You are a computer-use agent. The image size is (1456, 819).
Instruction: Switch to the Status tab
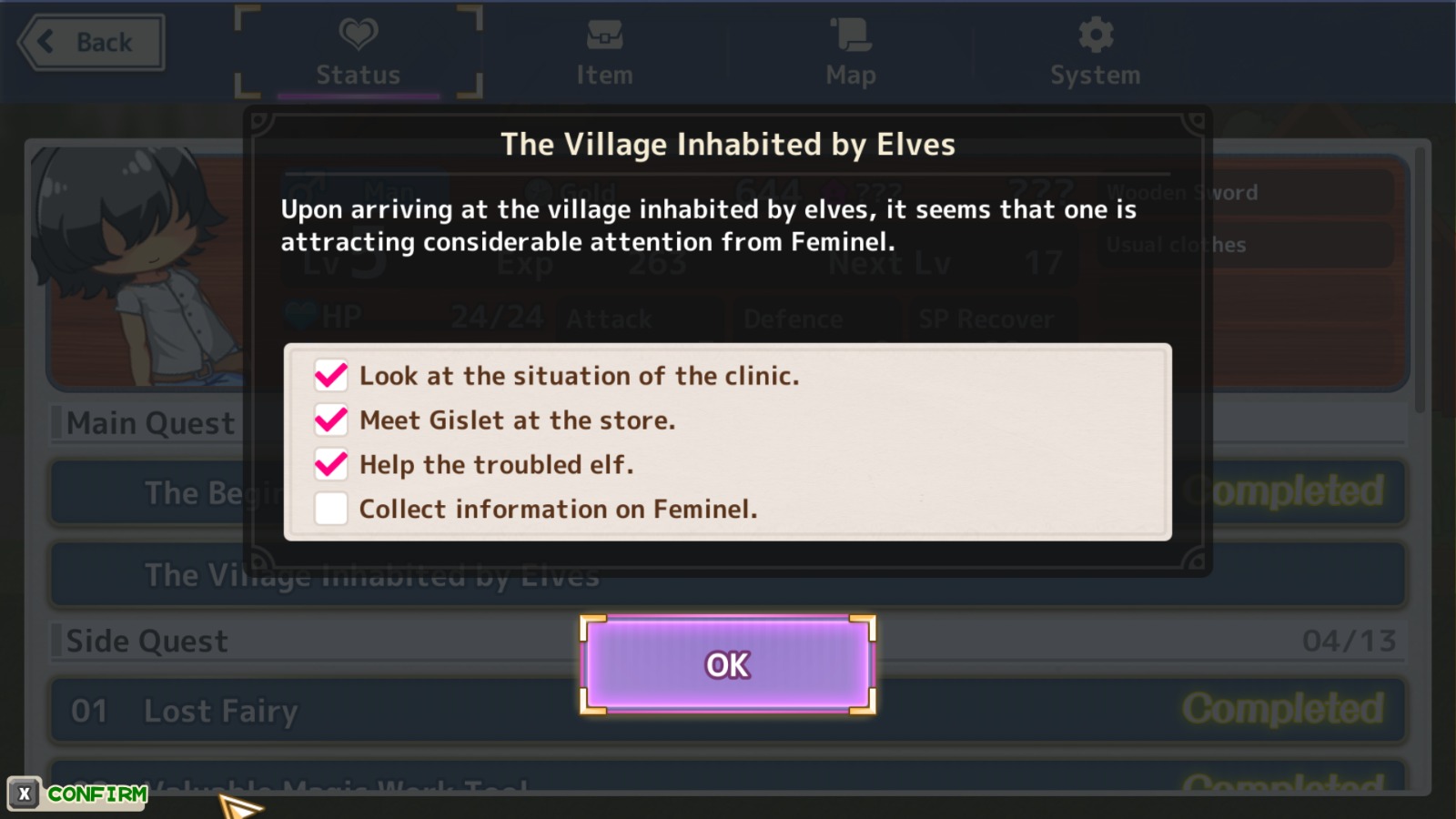tap(359, 54)
